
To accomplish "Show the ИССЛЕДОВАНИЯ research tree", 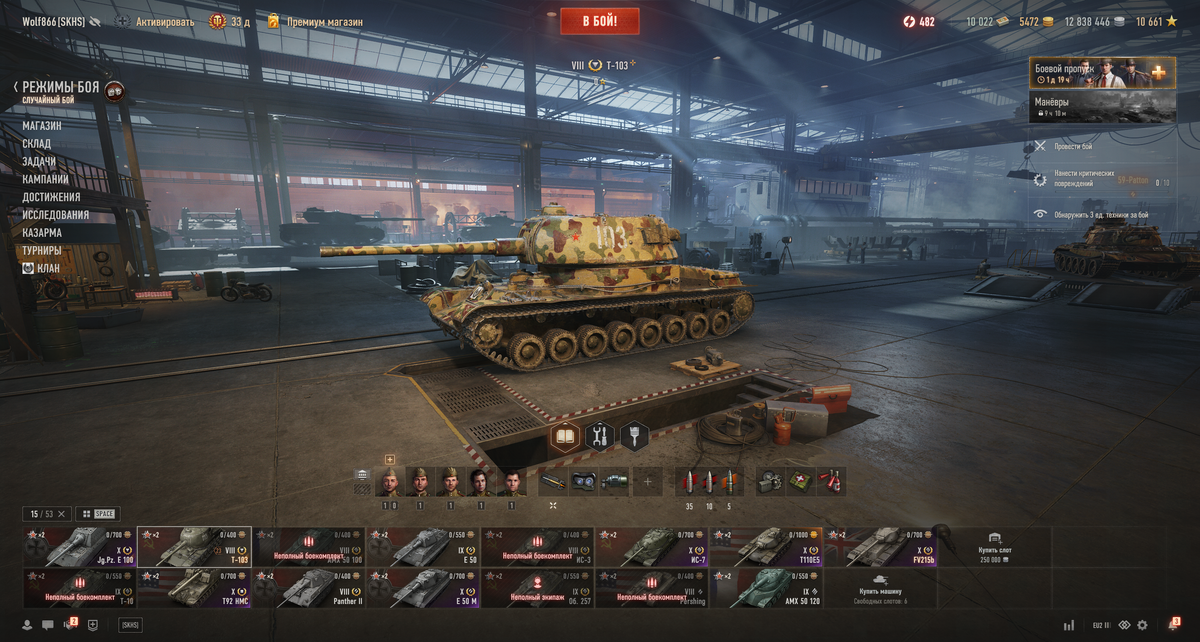I will click(56, 215).
